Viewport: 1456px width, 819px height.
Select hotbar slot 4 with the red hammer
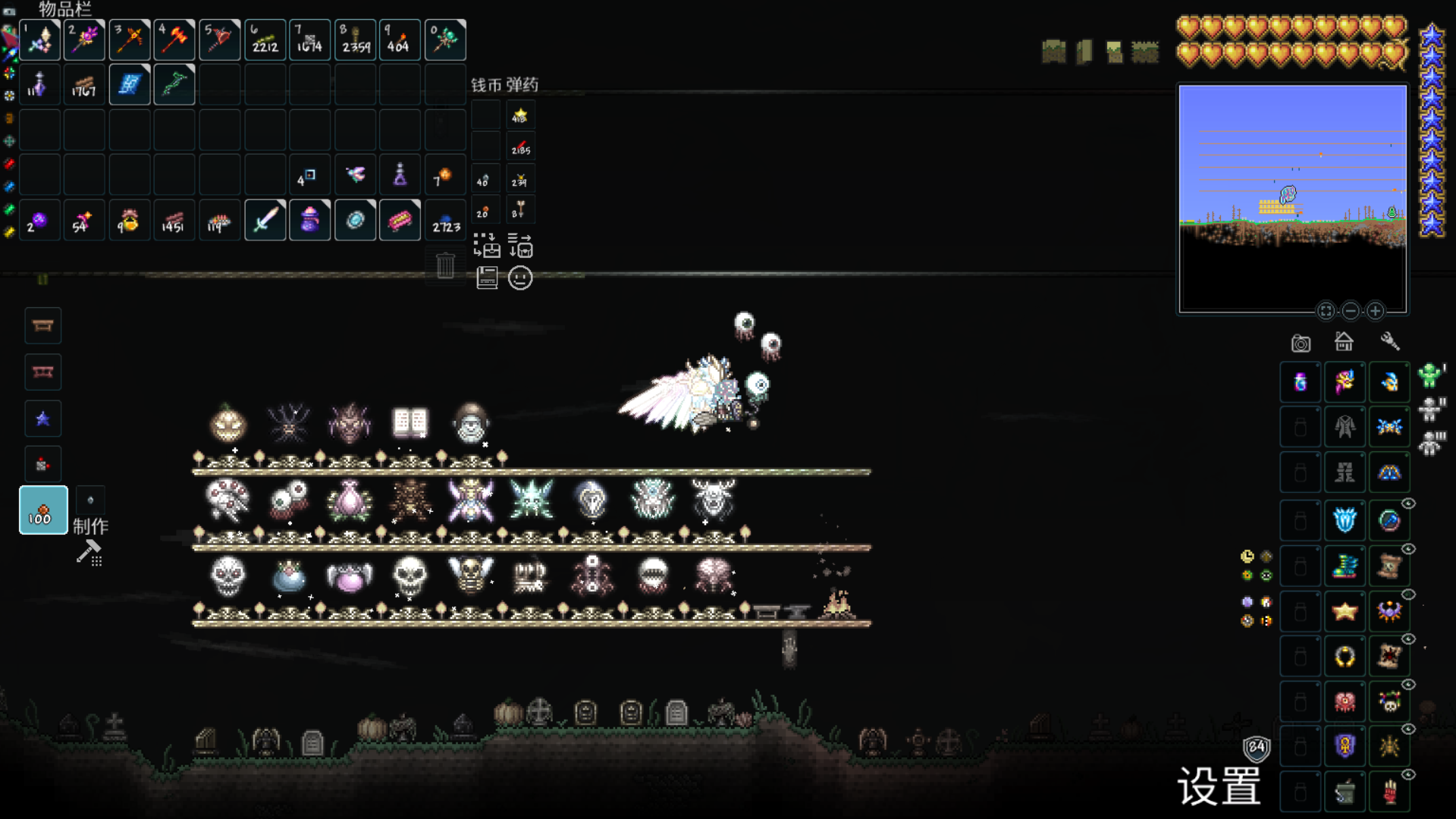174,39
